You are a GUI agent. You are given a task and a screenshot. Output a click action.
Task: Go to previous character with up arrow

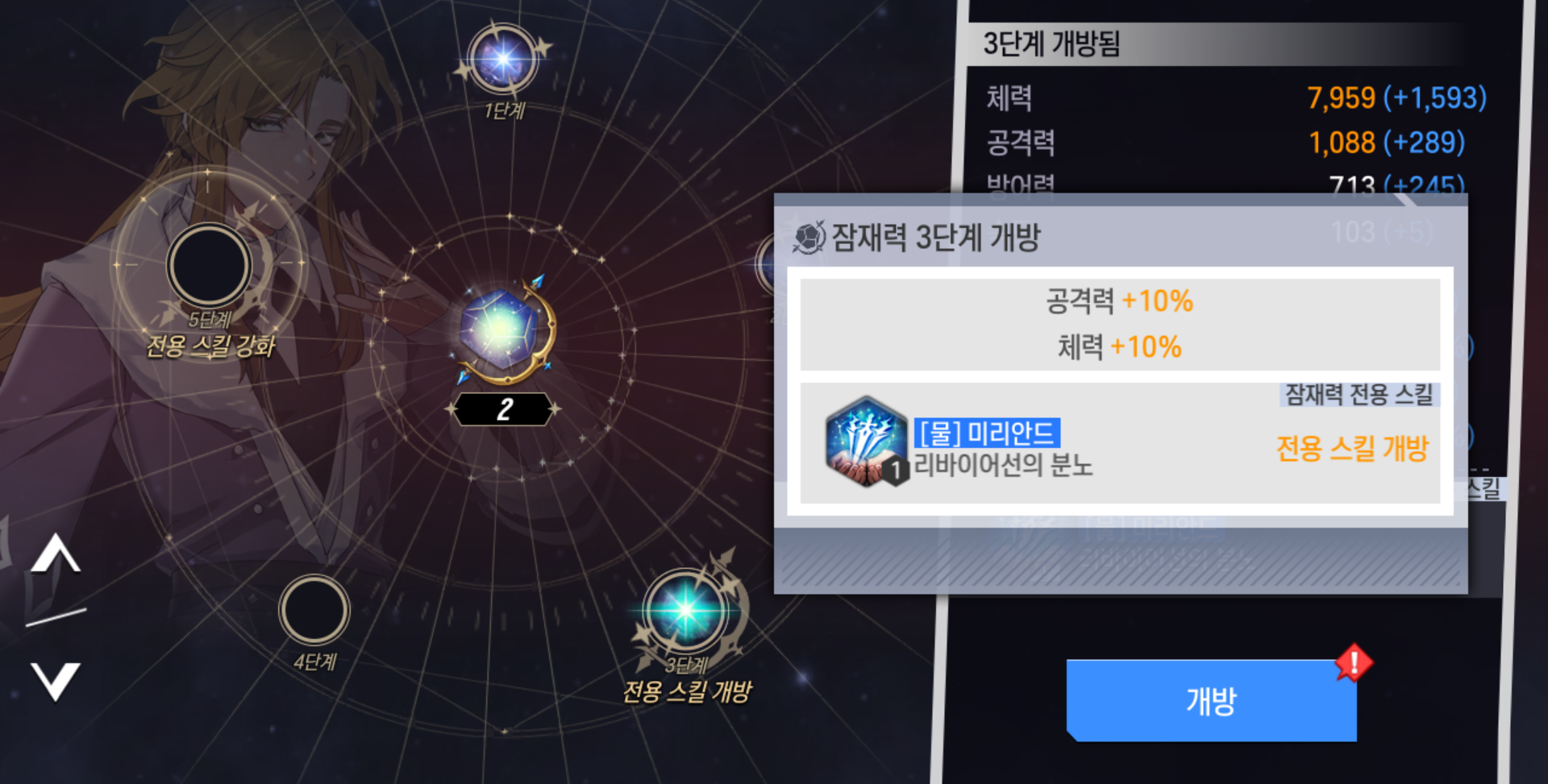(x=55, y=554)
